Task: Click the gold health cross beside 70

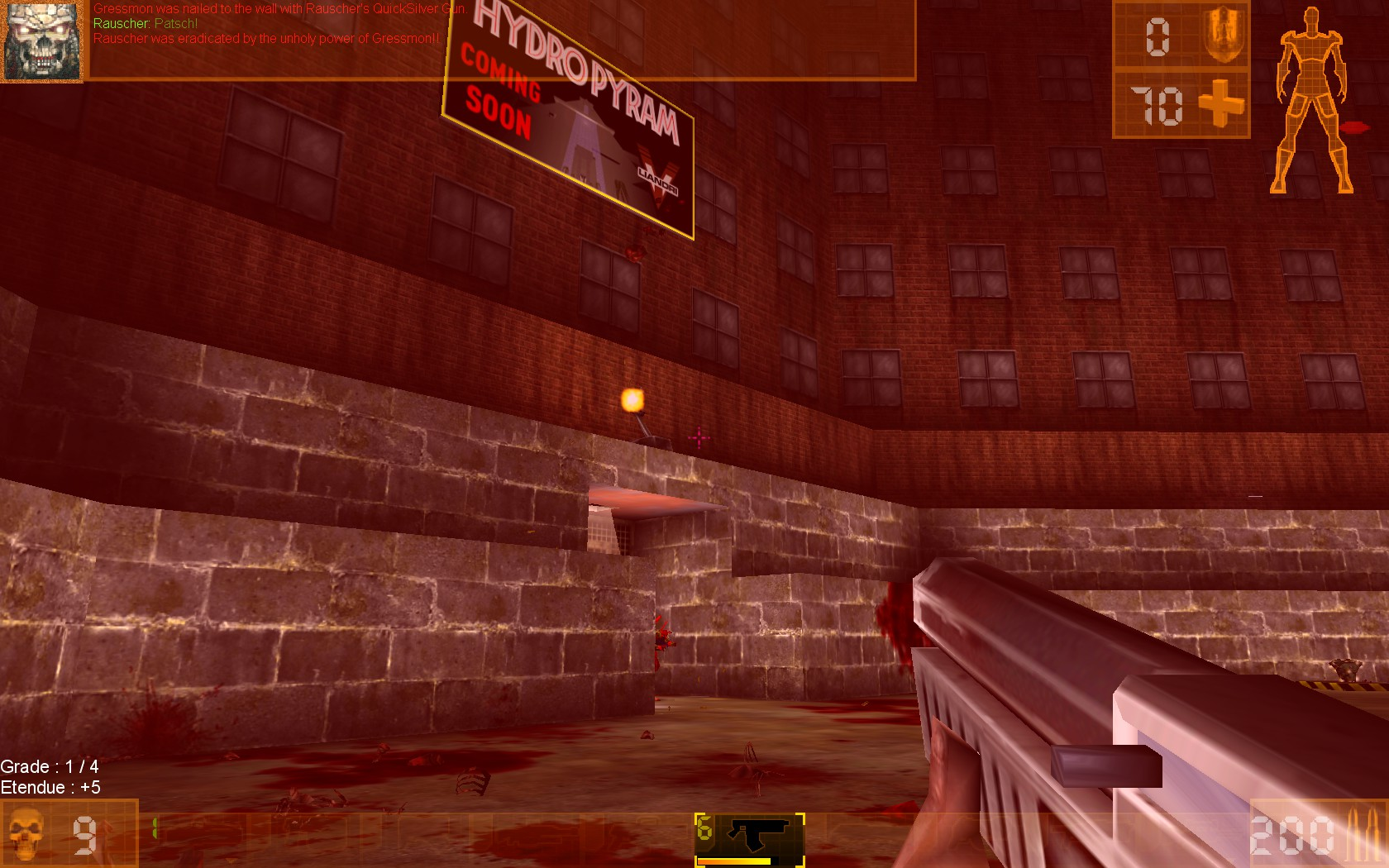Action: coord(1221,104)
